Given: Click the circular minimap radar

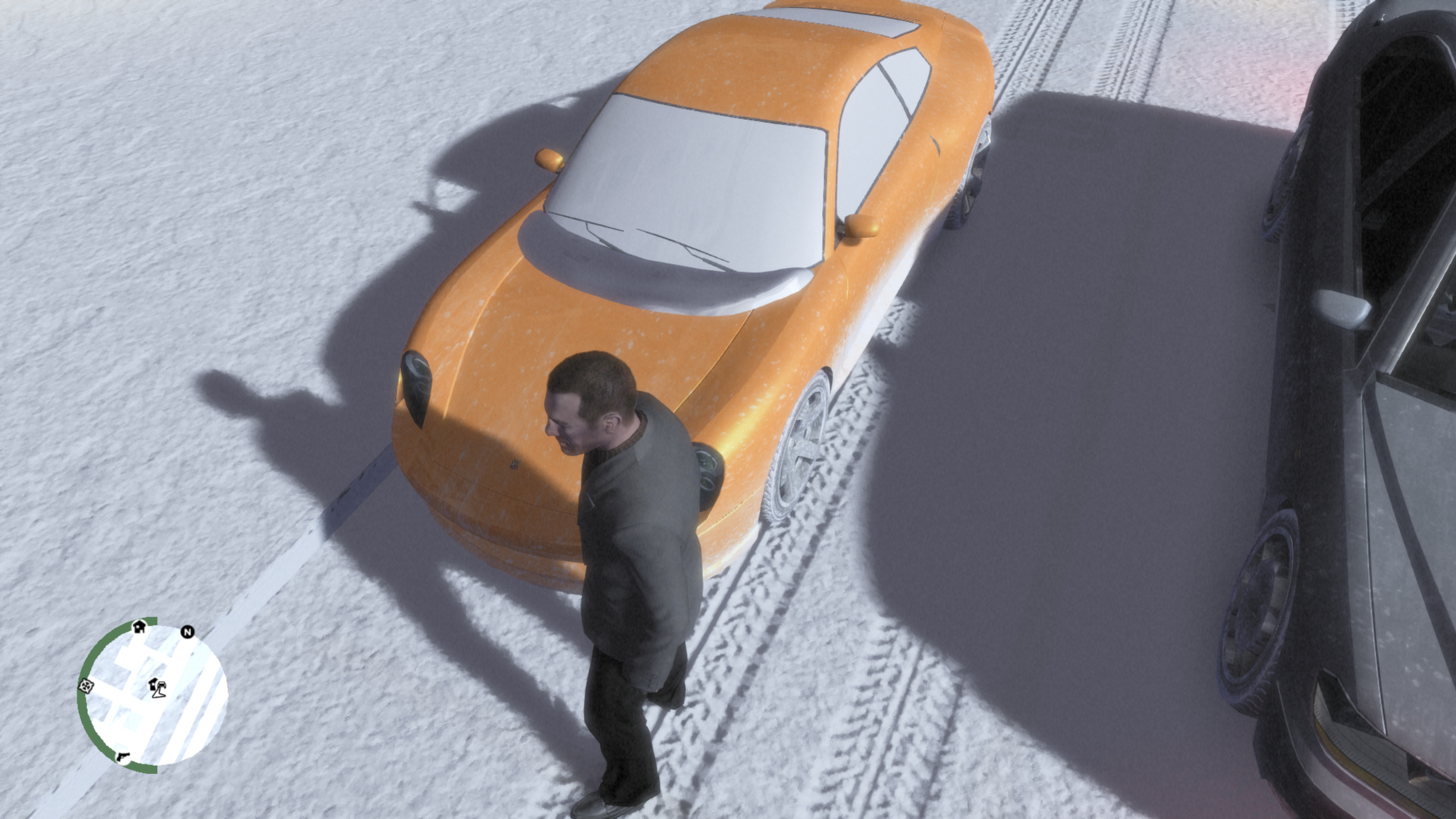Looking at the screenshot, I should point(152,695).
